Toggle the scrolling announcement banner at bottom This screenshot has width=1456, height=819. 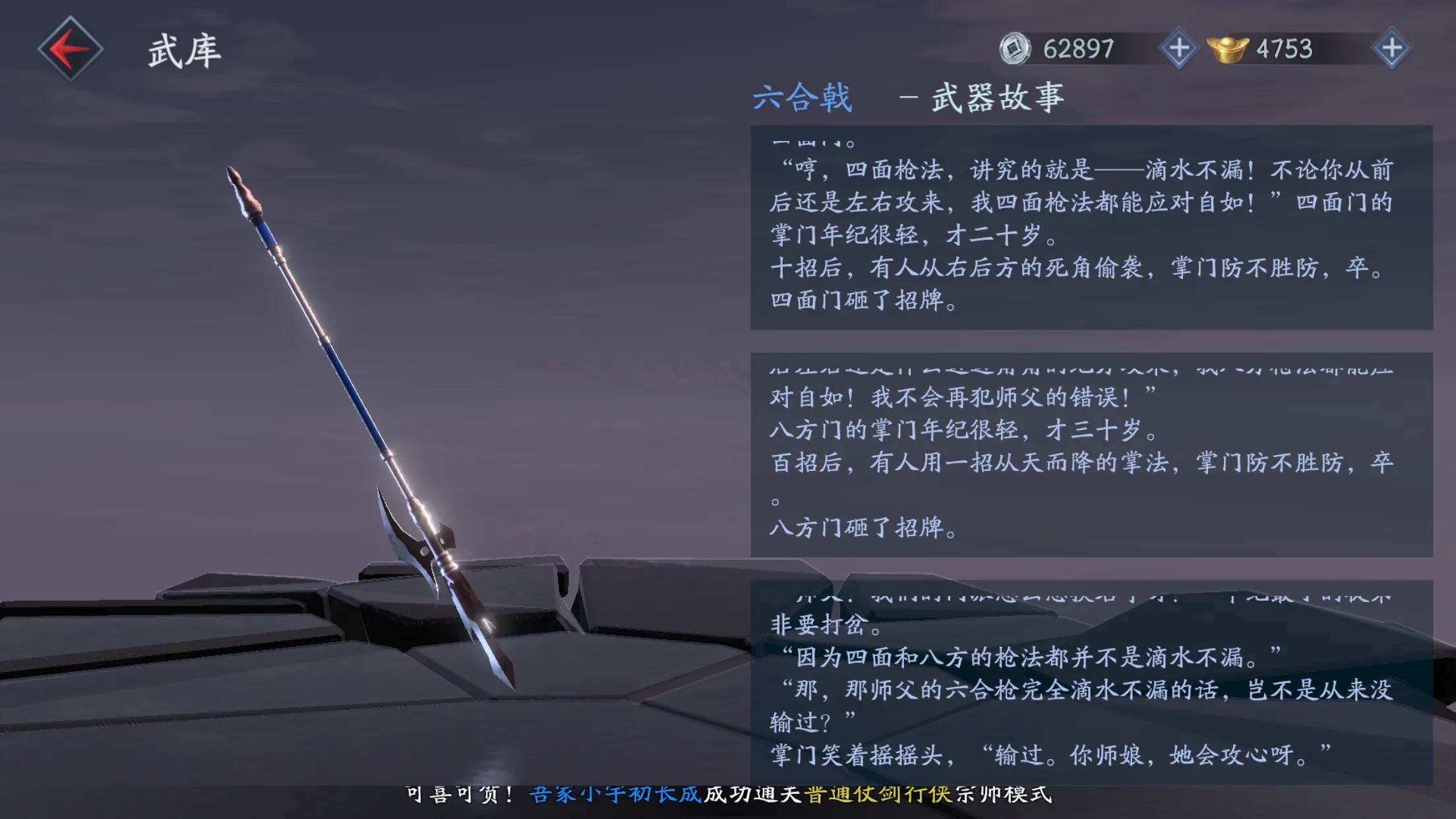coord(725,795)
